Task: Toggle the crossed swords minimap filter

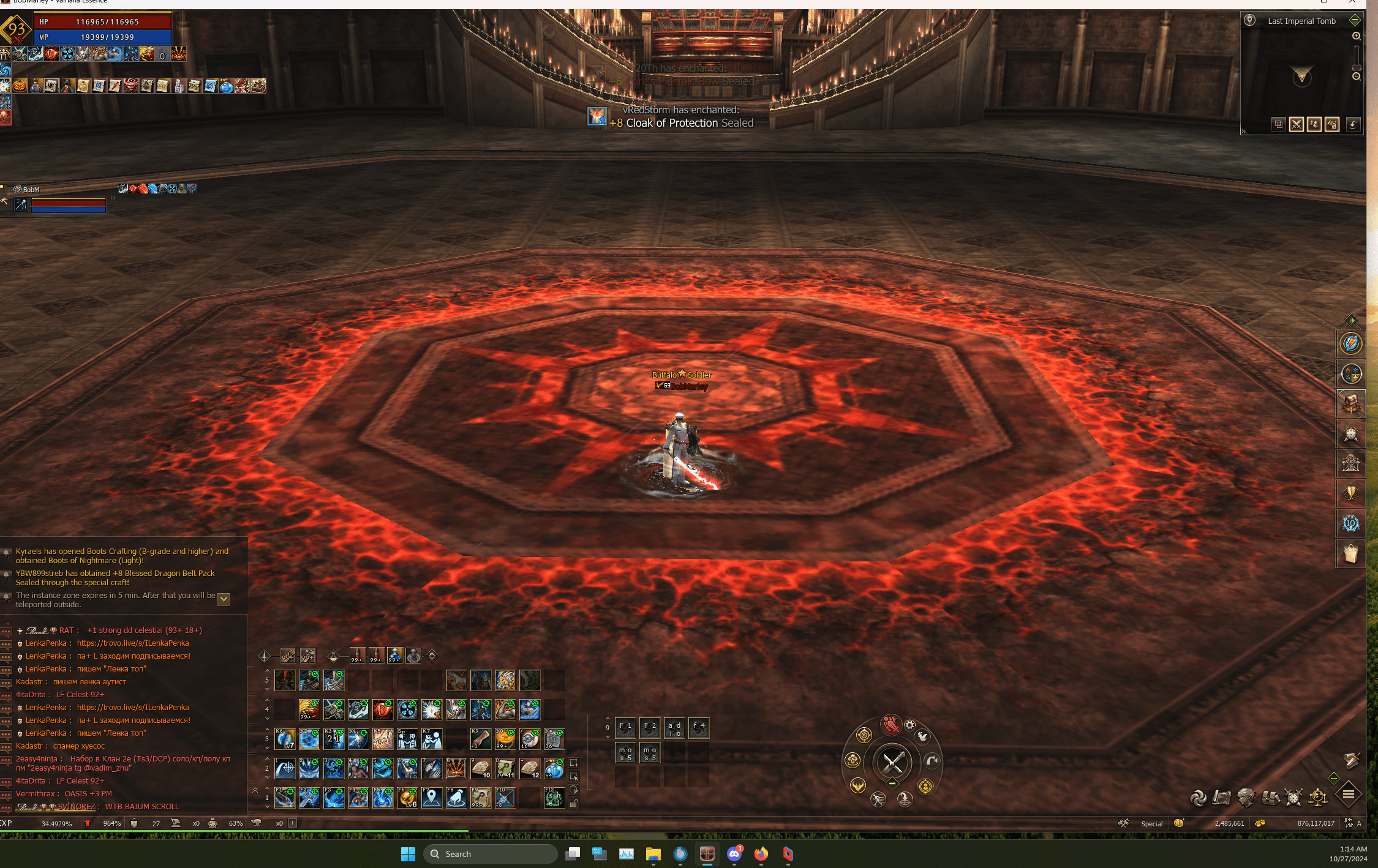Action: [x=1296, y=125]
